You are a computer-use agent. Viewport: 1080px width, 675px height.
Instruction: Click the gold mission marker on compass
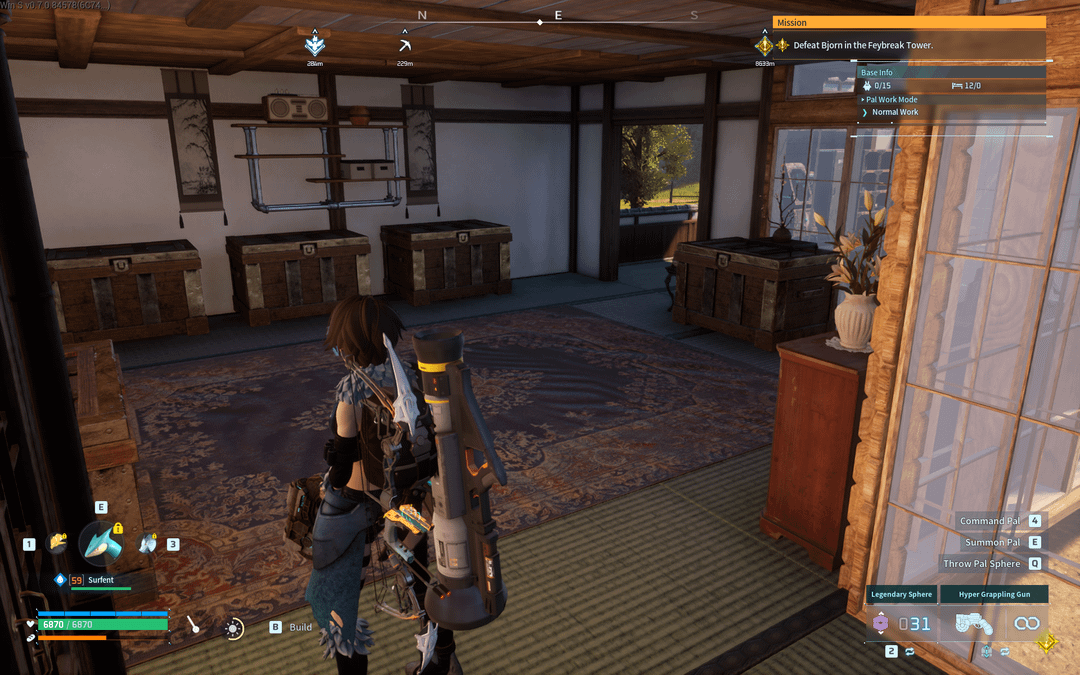(x=764, y=45)
